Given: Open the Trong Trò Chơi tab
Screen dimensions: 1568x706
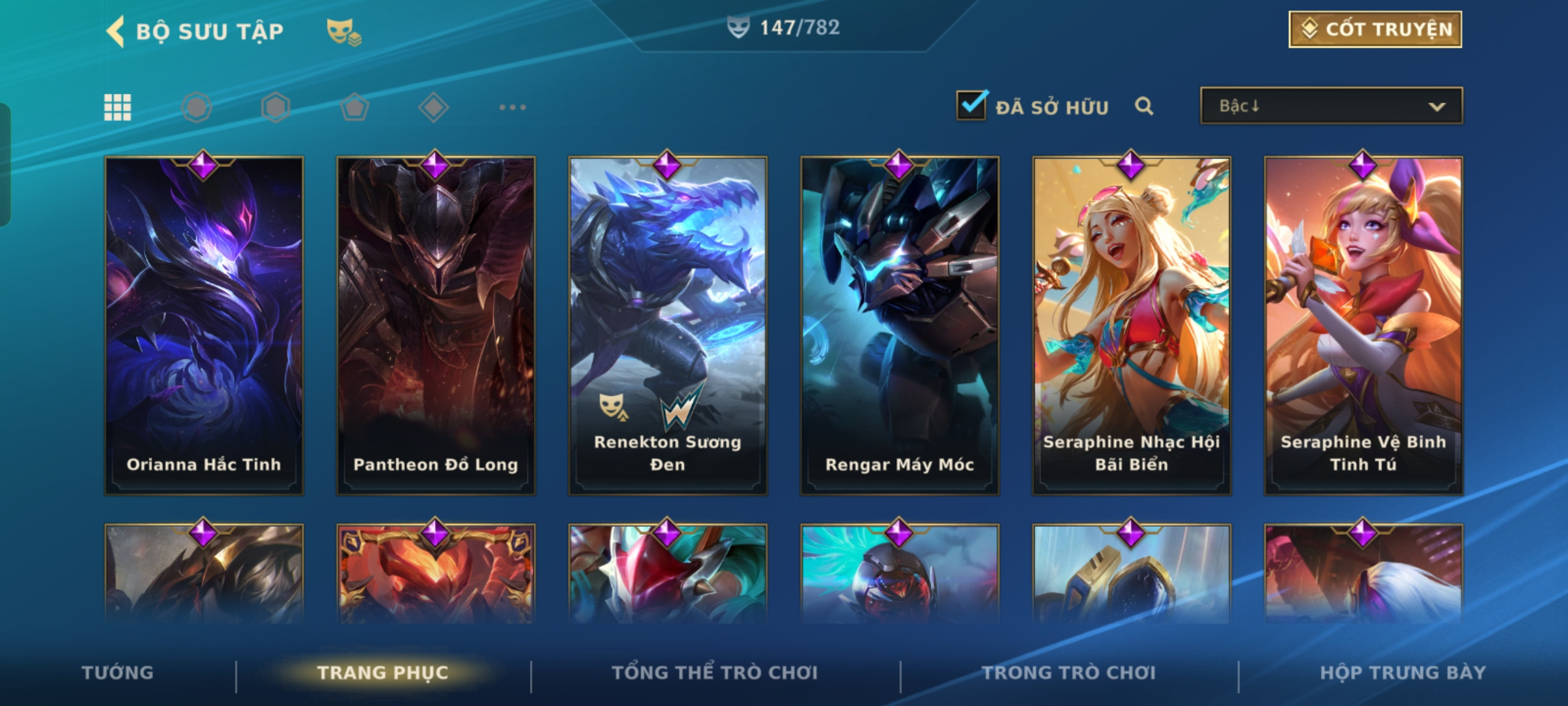Looking at the screenshot, I should [1069, 673].
